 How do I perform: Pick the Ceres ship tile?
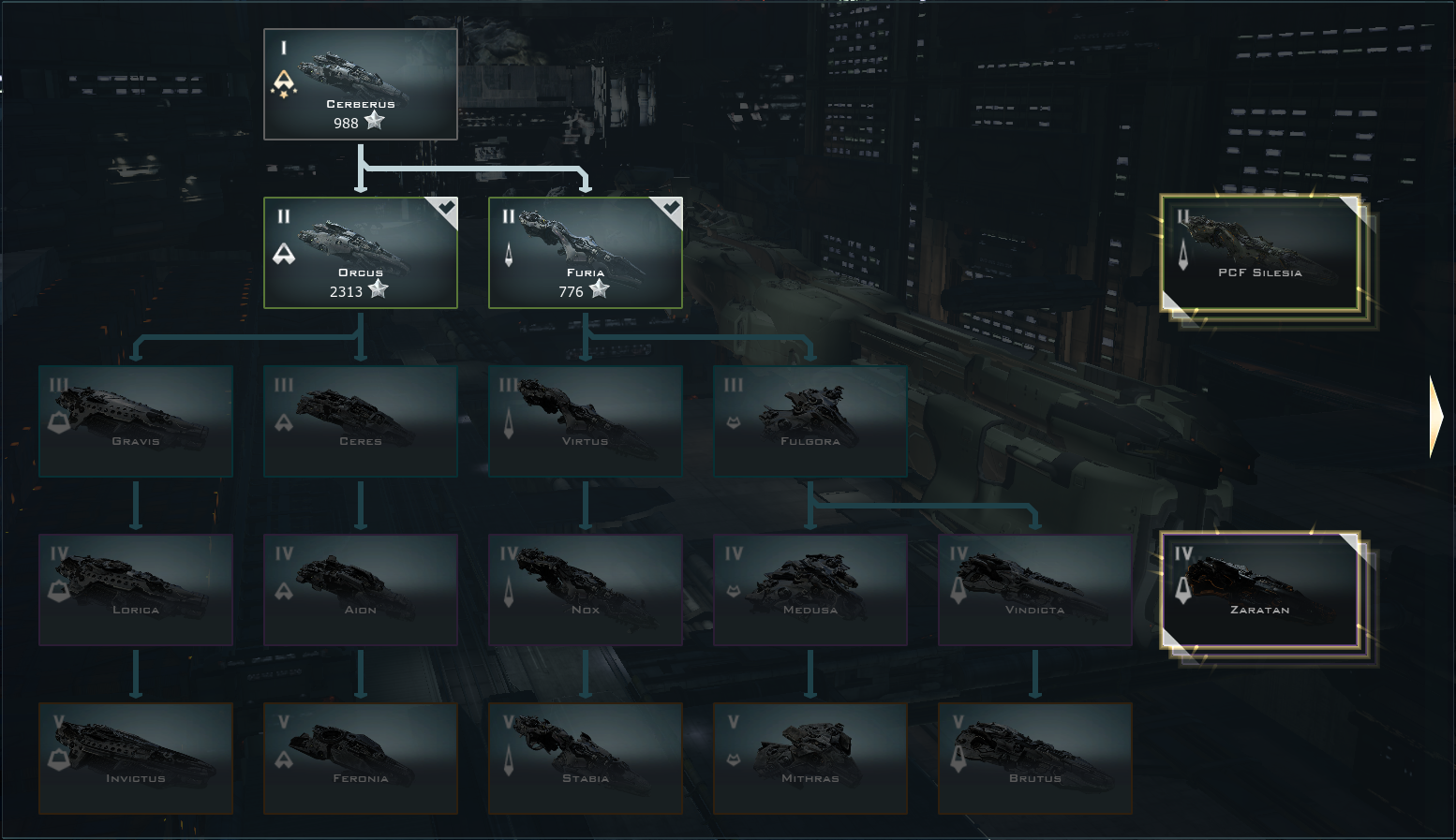coord(361,421)
